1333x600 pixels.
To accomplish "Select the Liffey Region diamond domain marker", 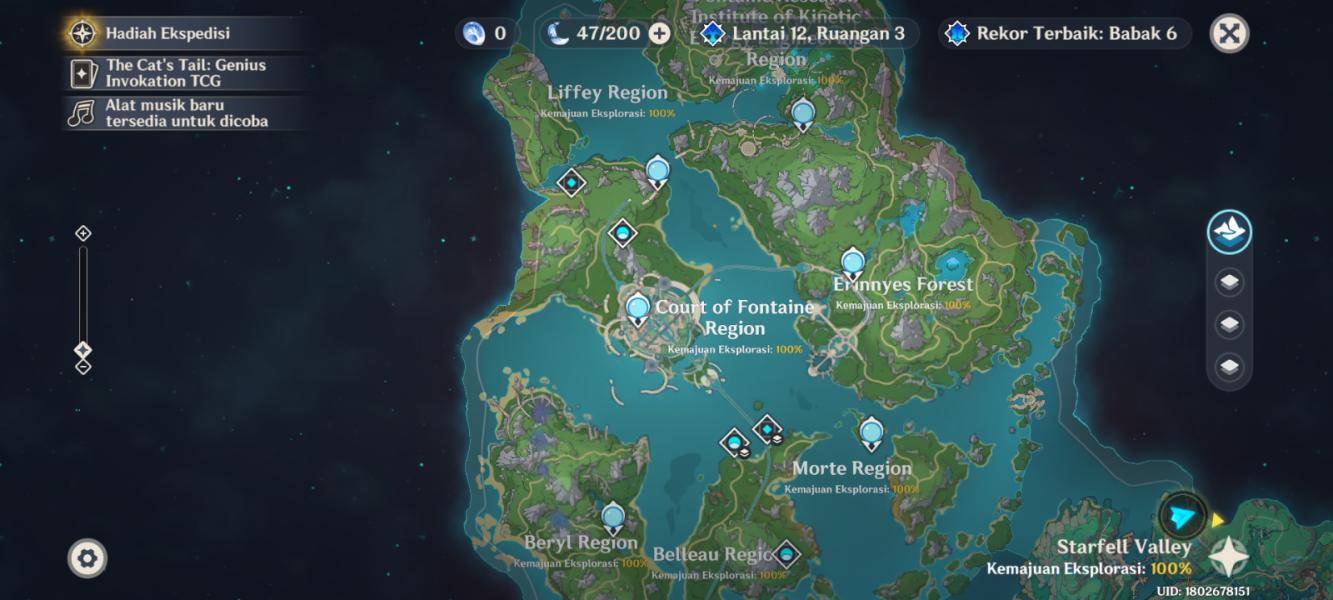I will 571,182.
